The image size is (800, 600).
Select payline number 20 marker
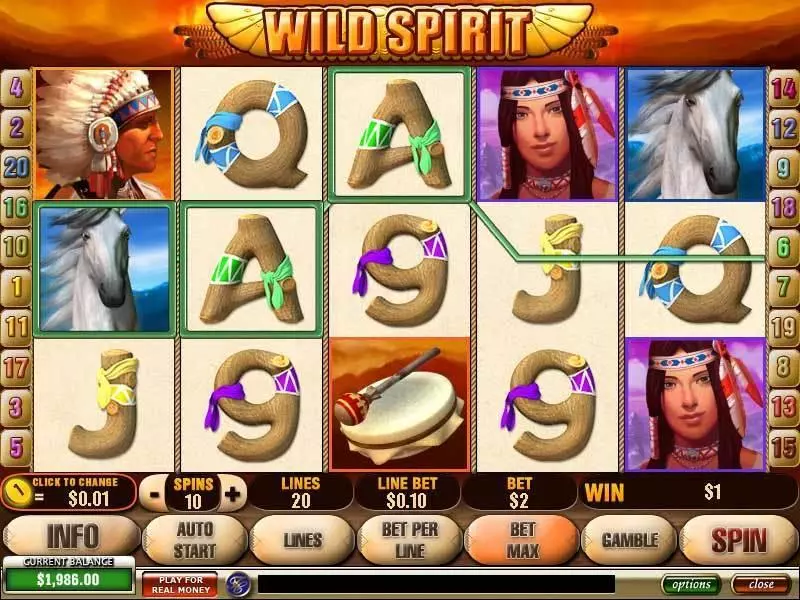(16, 167)
